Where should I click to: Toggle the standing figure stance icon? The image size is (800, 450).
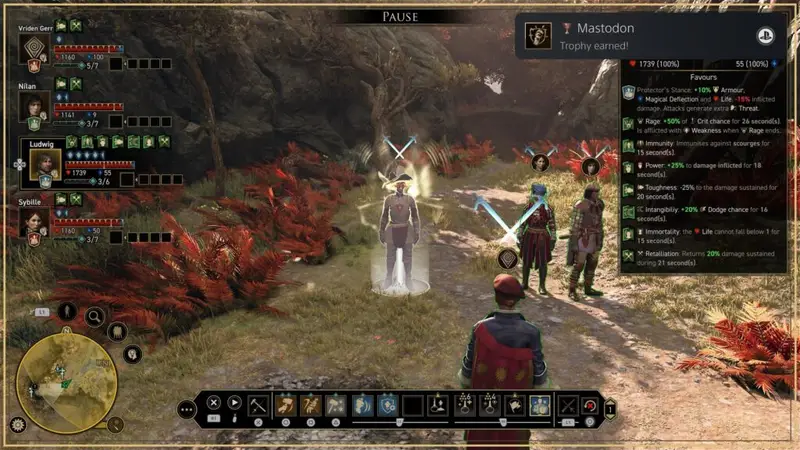pos(67,311)
